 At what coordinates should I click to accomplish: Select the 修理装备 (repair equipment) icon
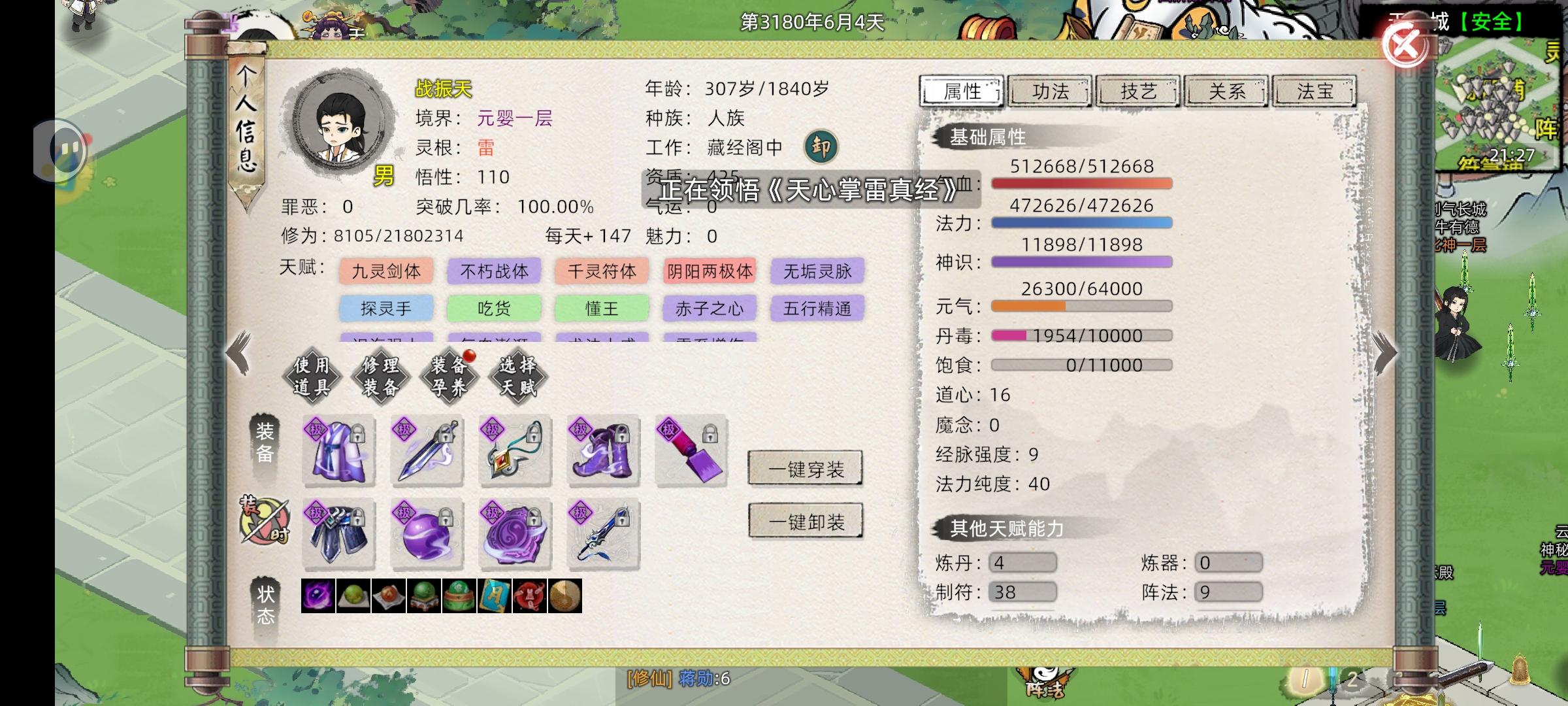380,377
